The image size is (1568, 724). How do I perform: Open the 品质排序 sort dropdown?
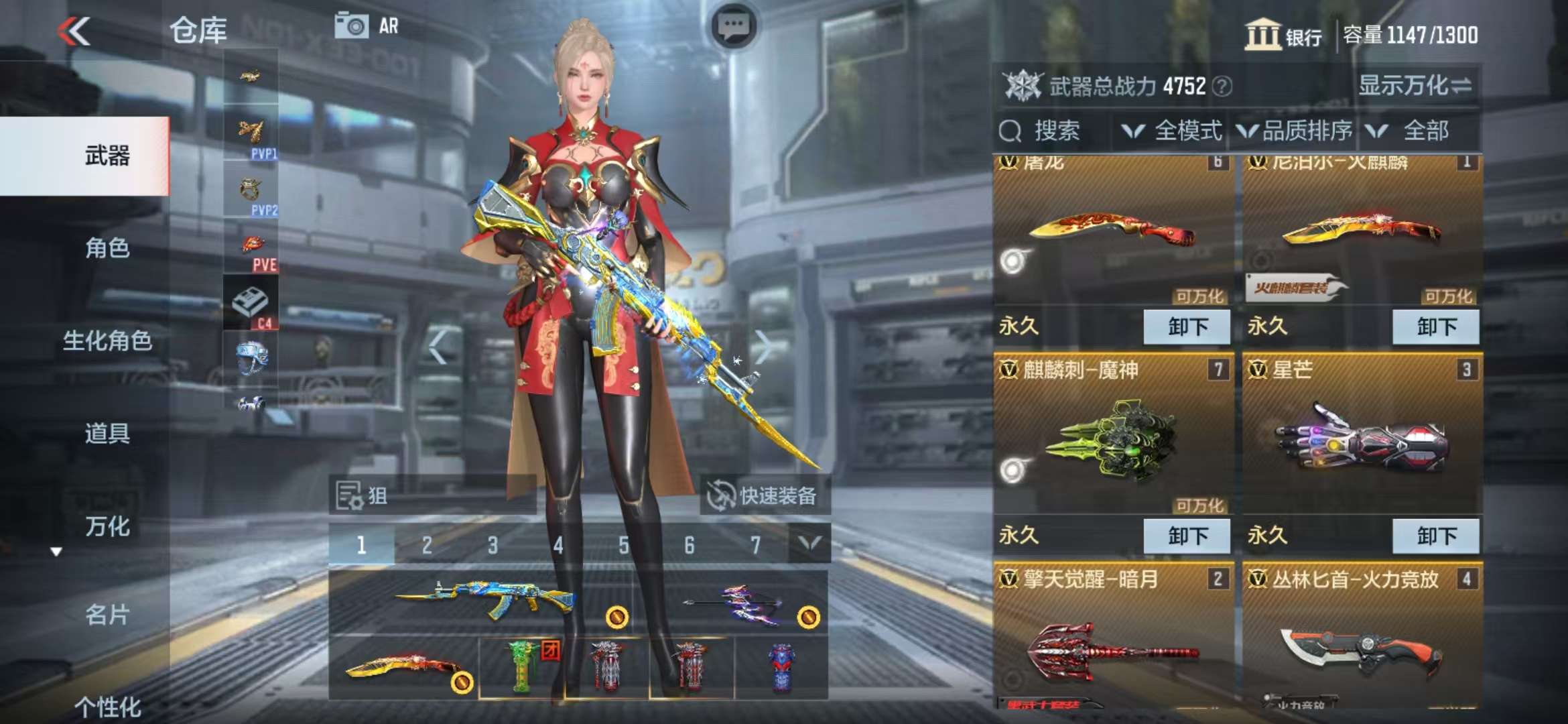[x=1295, y=131]
